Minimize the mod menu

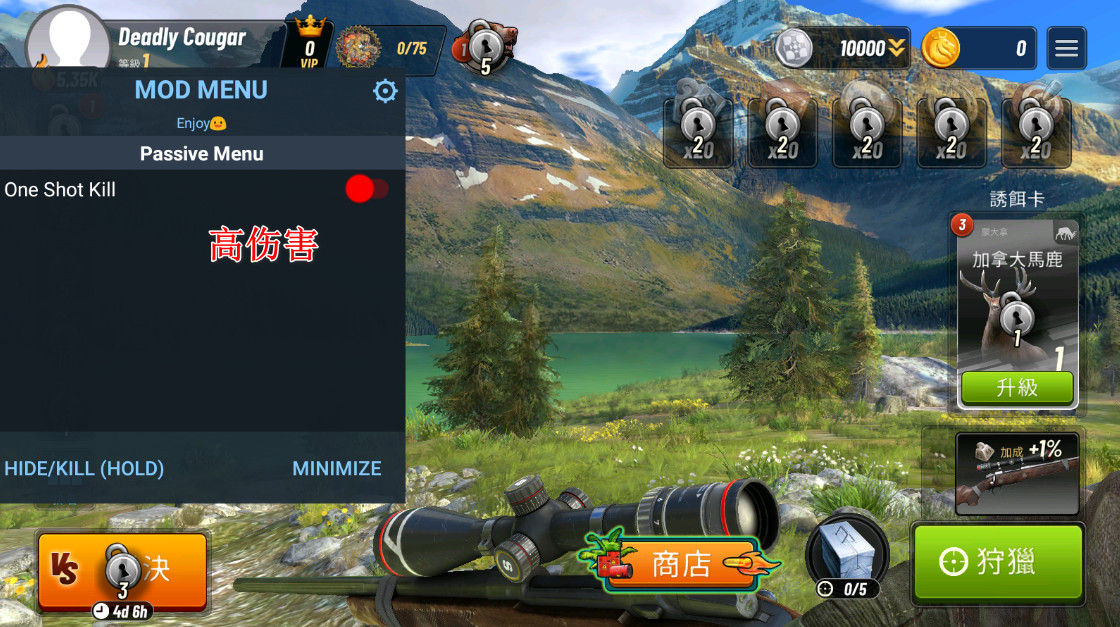coord(336,468)
